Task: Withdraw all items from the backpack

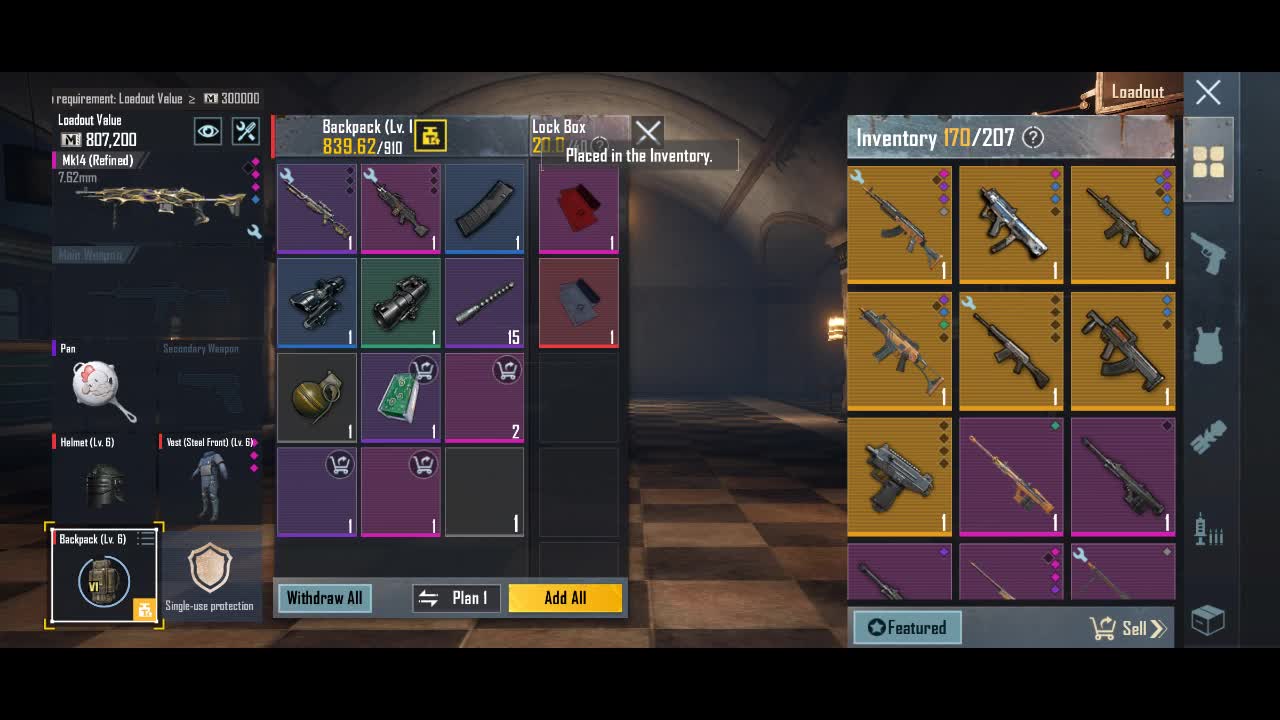Action: (x=324, y=598)
